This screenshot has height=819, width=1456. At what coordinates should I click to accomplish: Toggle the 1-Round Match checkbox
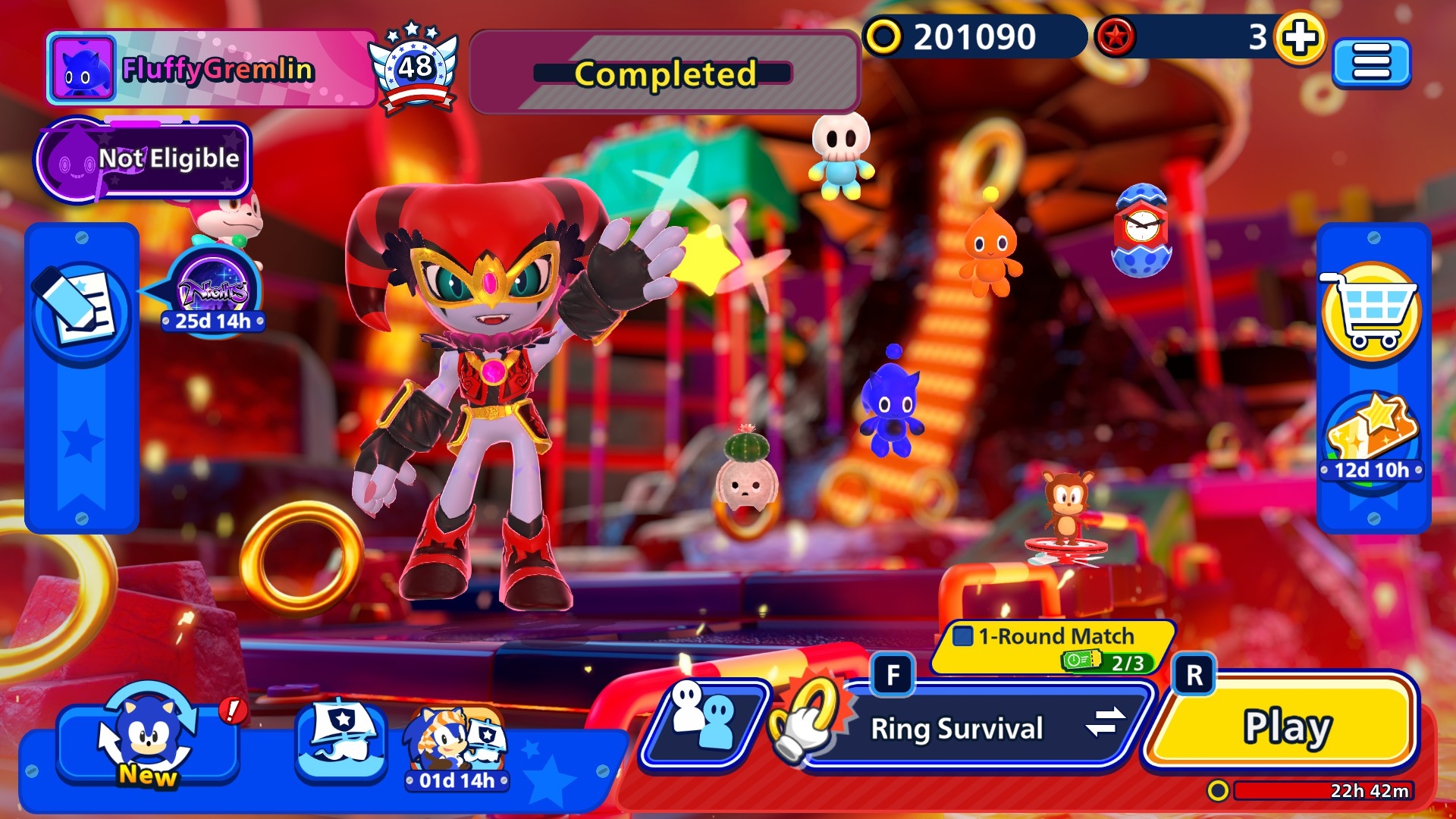[x=963, y=635]
